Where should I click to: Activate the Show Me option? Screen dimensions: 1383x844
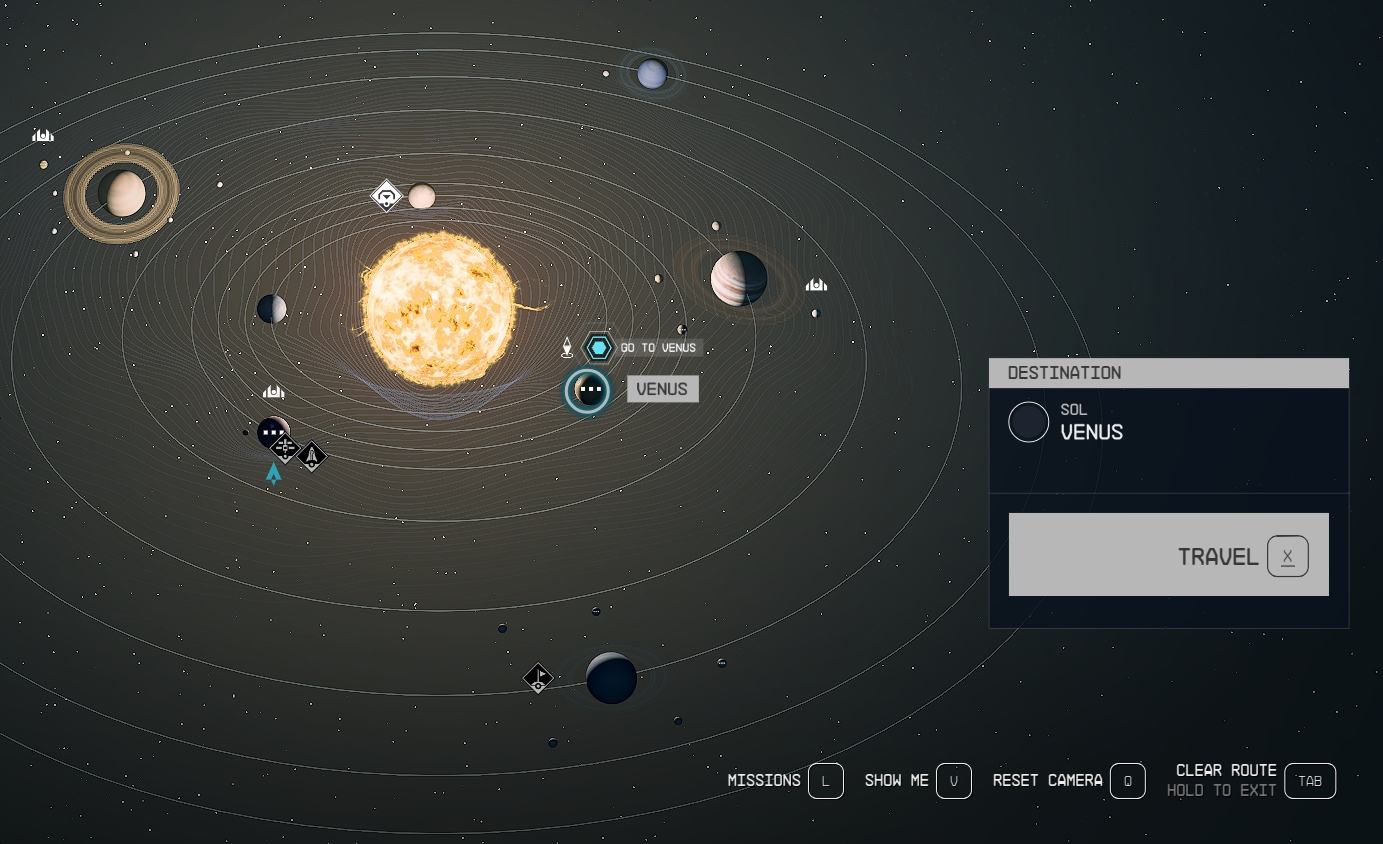(953, 781)
